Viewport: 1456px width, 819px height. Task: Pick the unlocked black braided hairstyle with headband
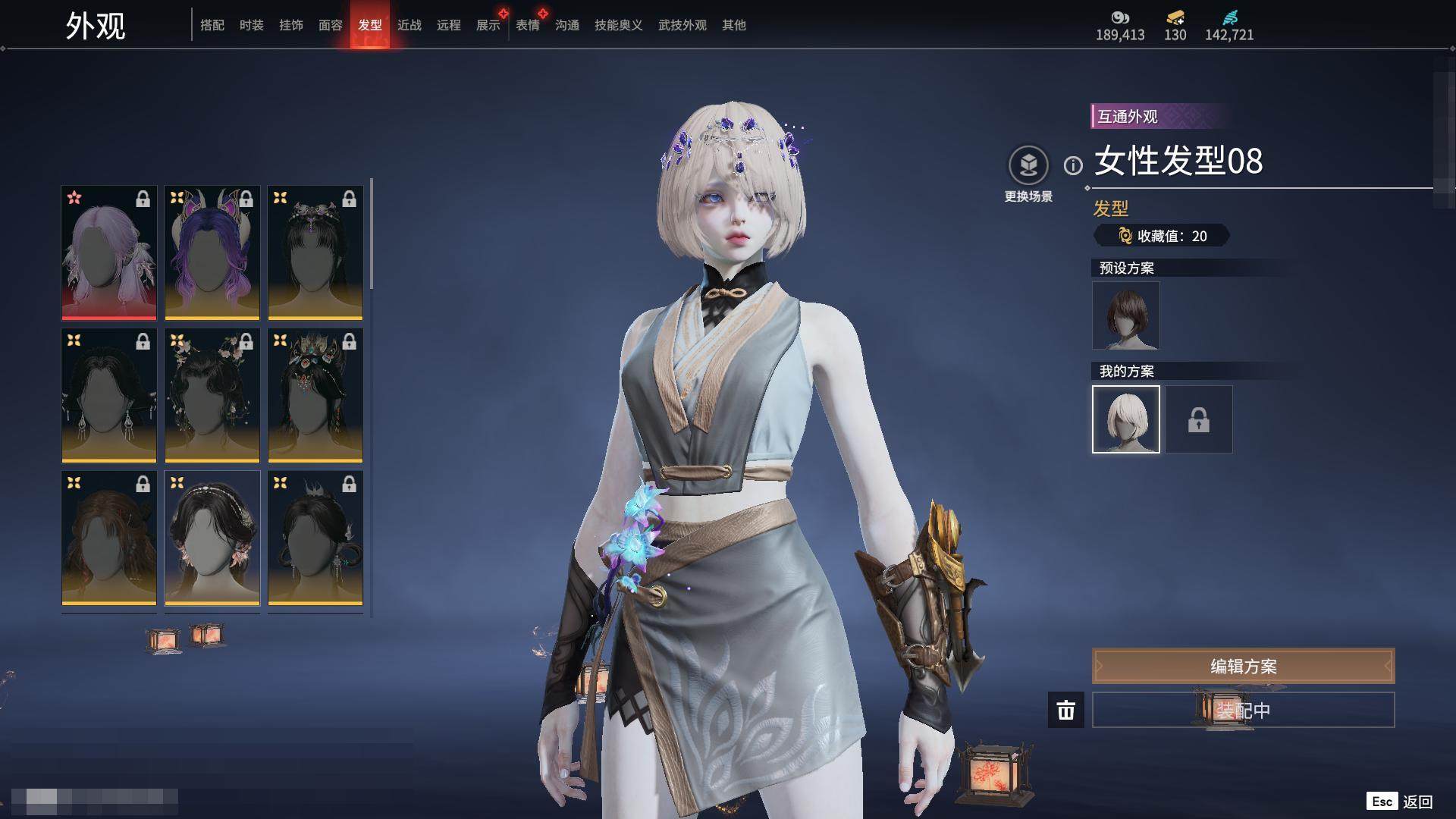(212, 538)
